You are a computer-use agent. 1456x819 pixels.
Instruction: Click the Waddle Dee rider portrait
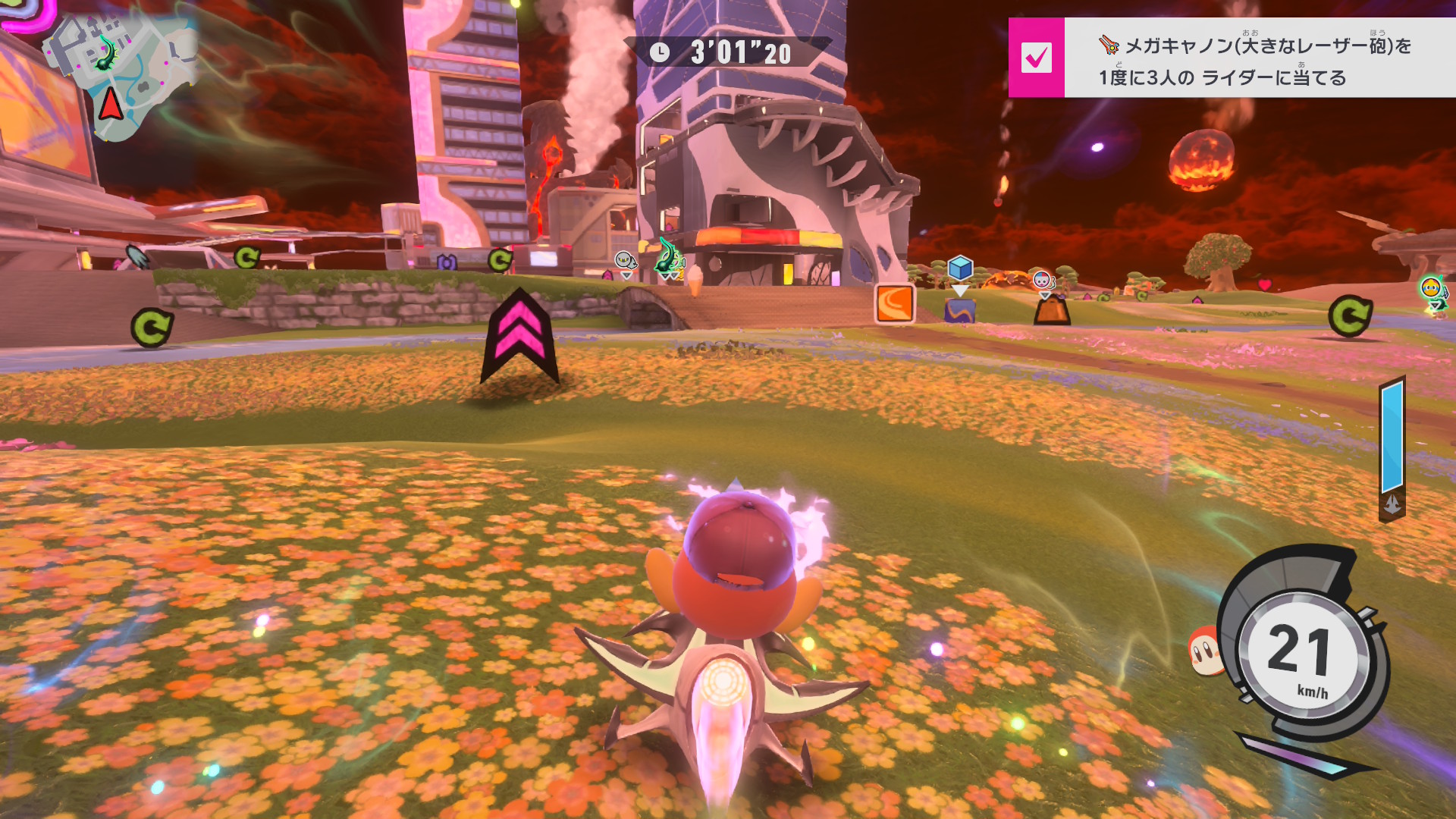tap(1204, 650)
